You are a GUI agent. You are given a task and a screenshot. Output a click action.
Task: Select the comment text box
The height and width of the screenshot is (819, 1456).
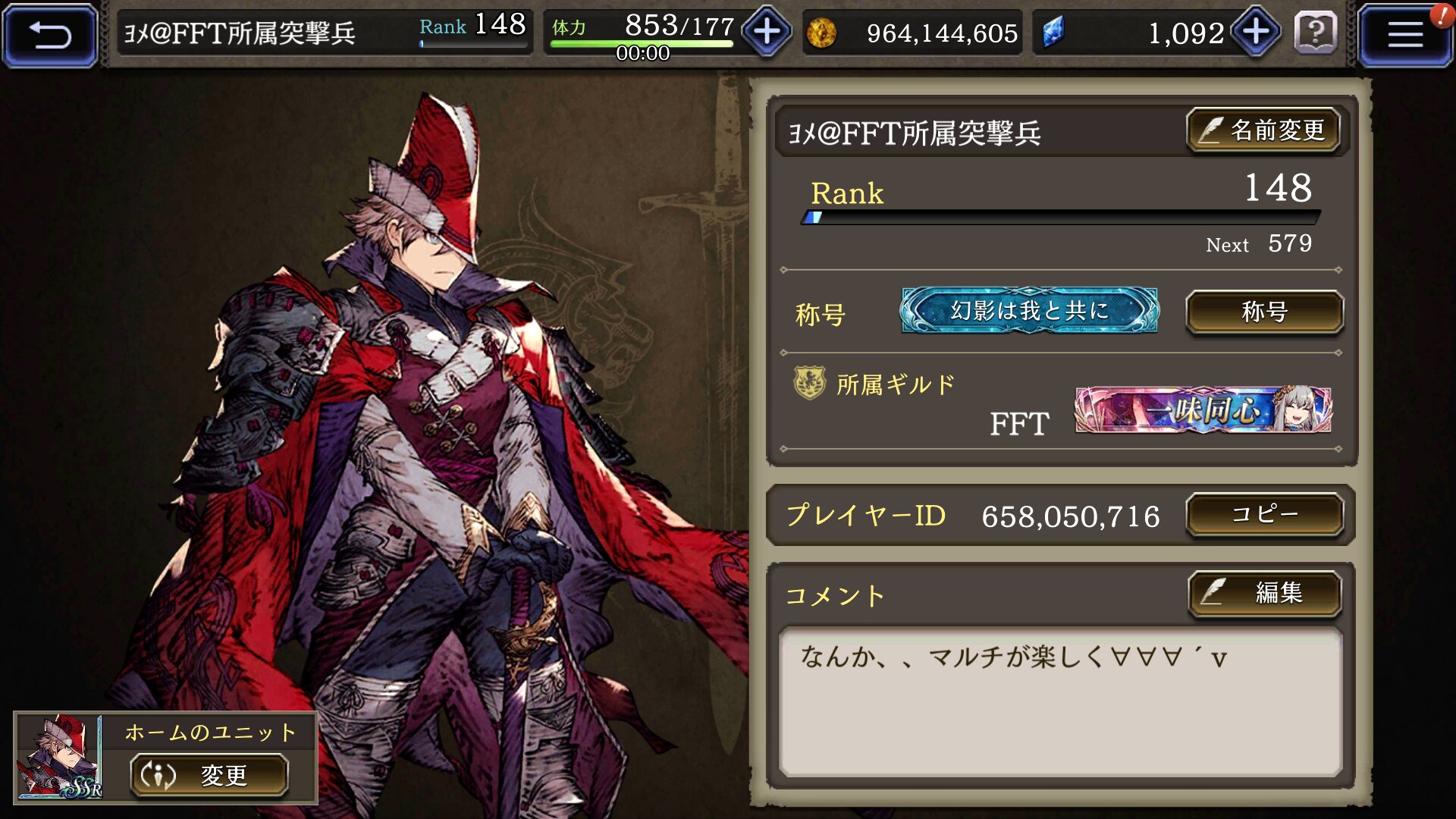tap(1060, 701)
